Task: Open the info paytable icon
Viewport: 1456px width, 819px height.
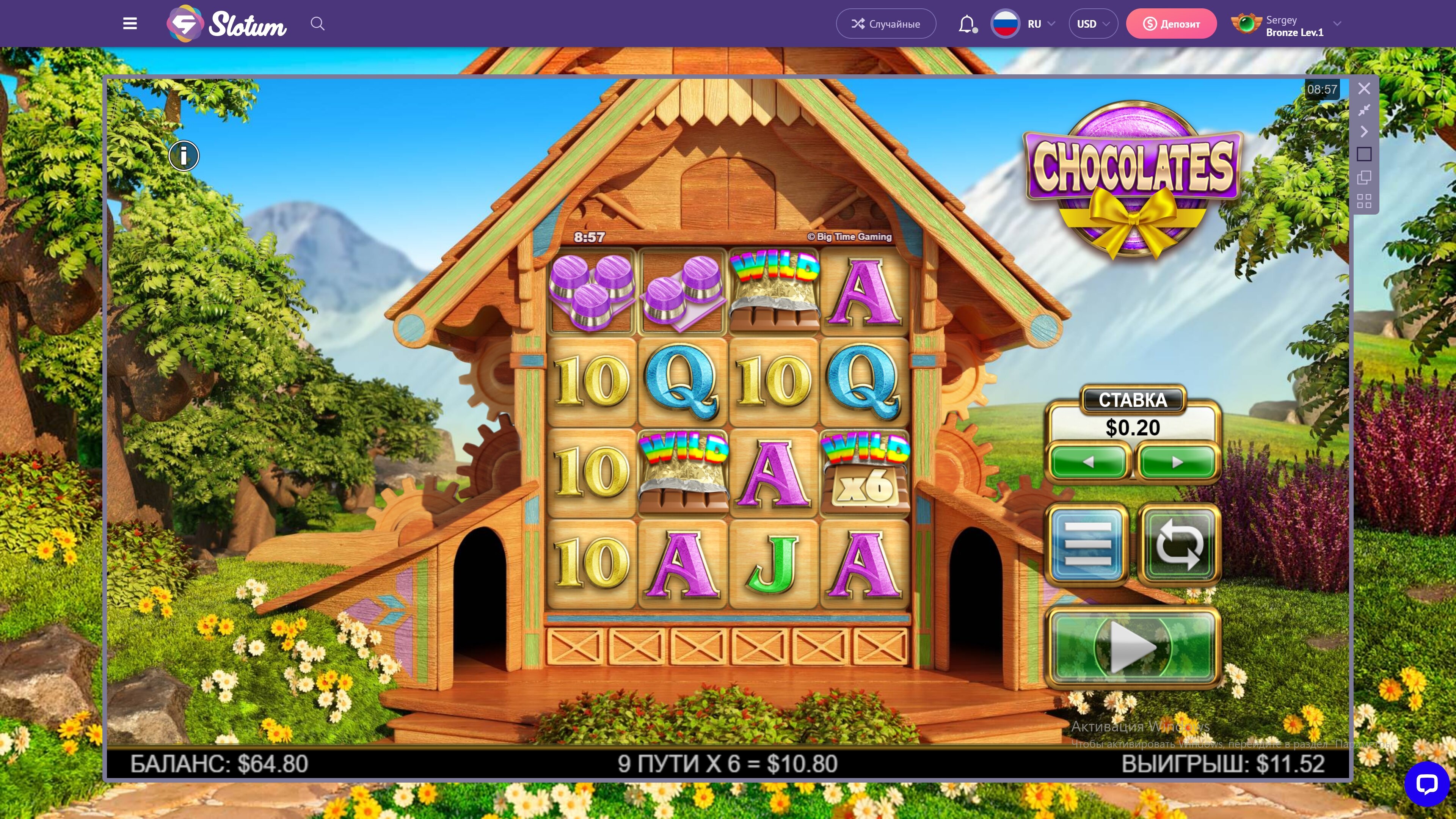Action: click(184, 155)
